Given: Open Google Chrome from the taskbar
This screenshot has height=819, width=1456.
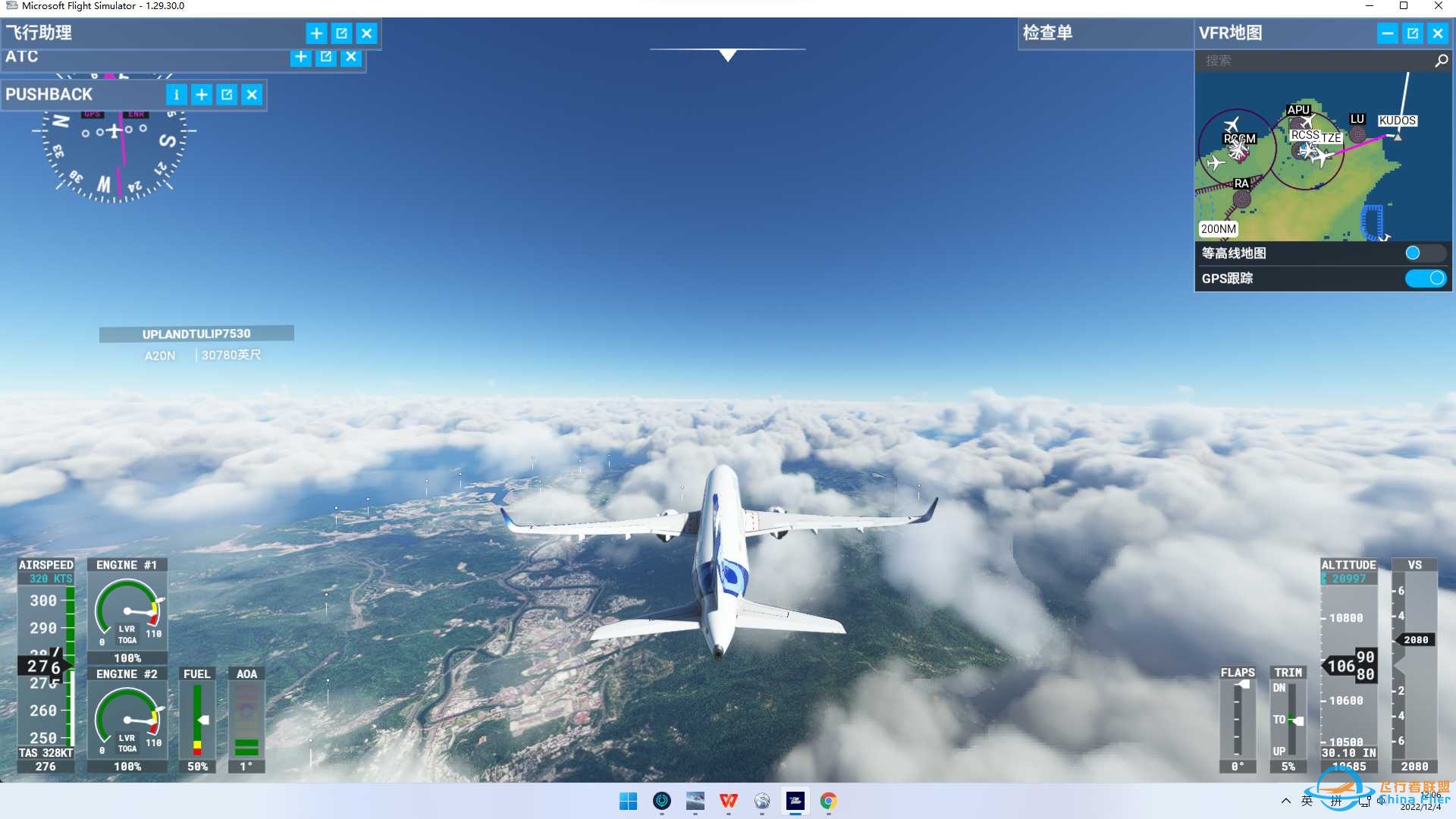Looking at the screenshot, I should coord(828,802).
